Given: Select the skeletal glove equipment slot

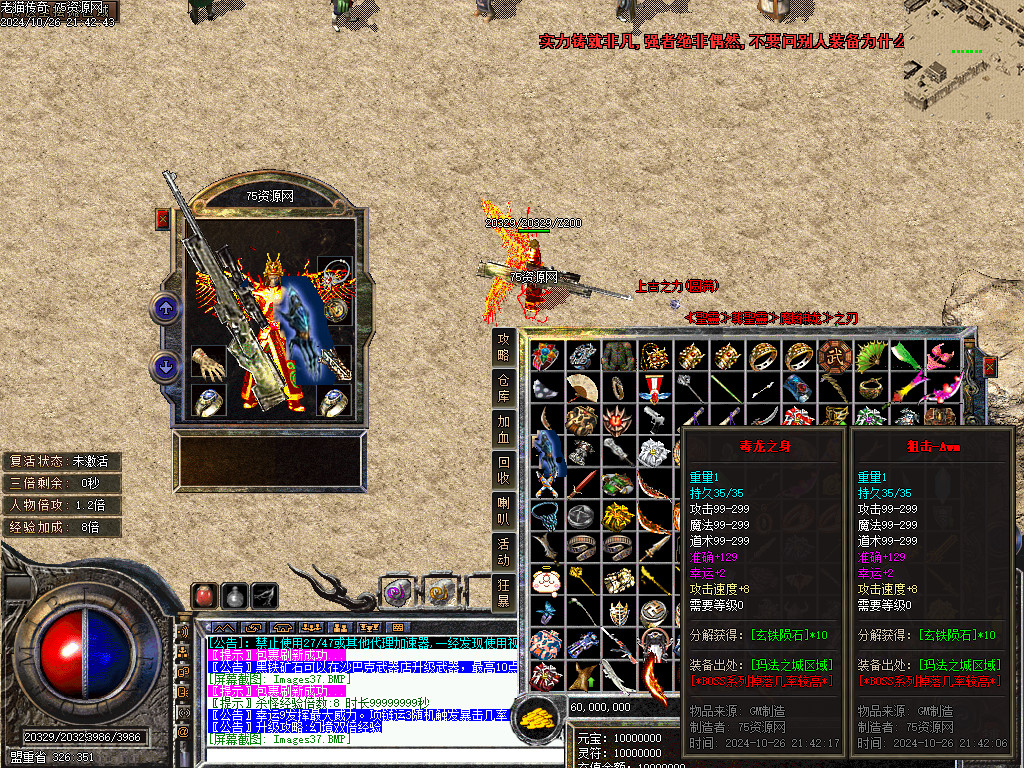Looking at the screenshot, I should pos(209,363).
